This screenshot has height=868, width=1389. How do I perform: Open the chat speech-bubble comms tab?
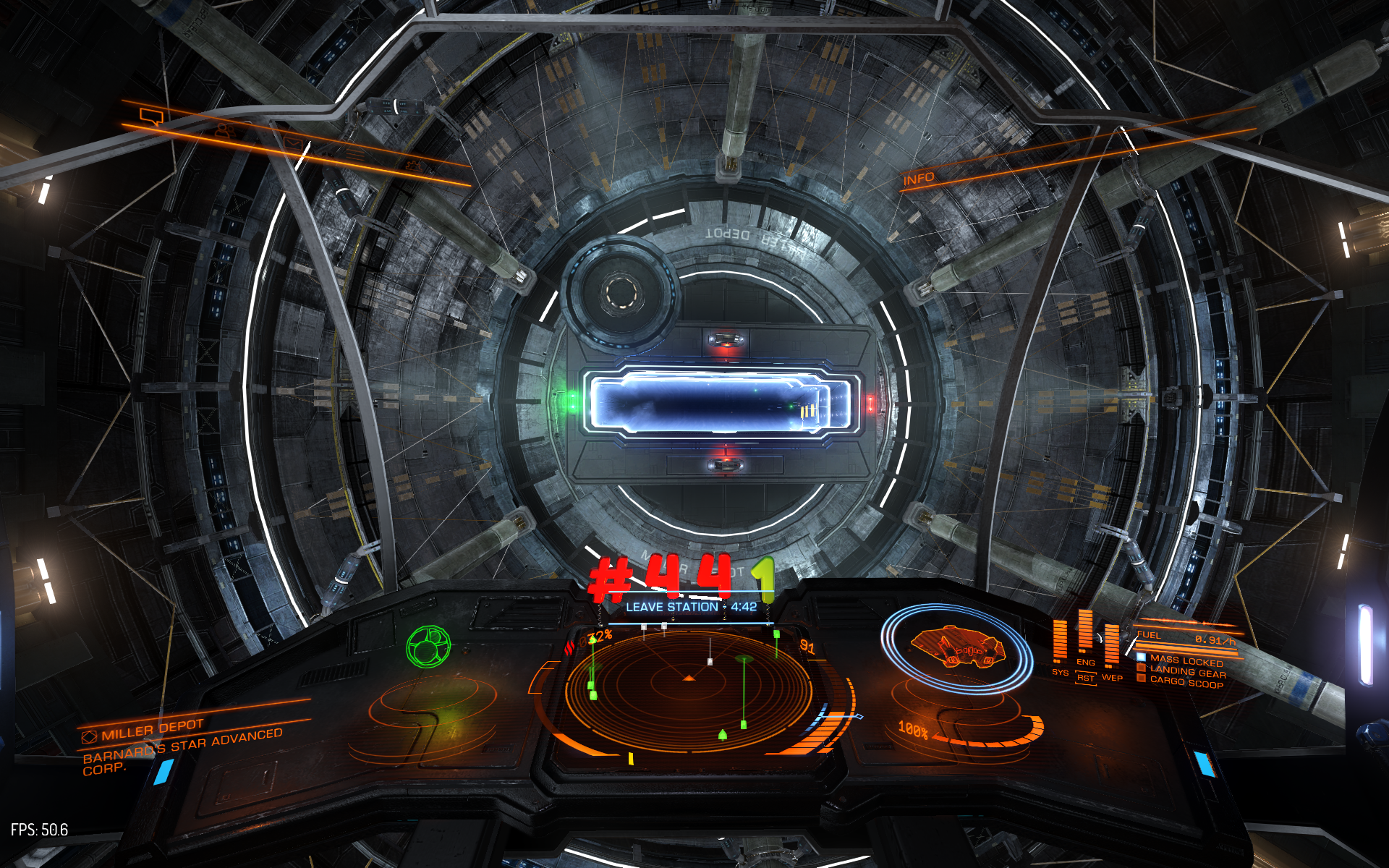pyautogui.click(x=151, y=116)
